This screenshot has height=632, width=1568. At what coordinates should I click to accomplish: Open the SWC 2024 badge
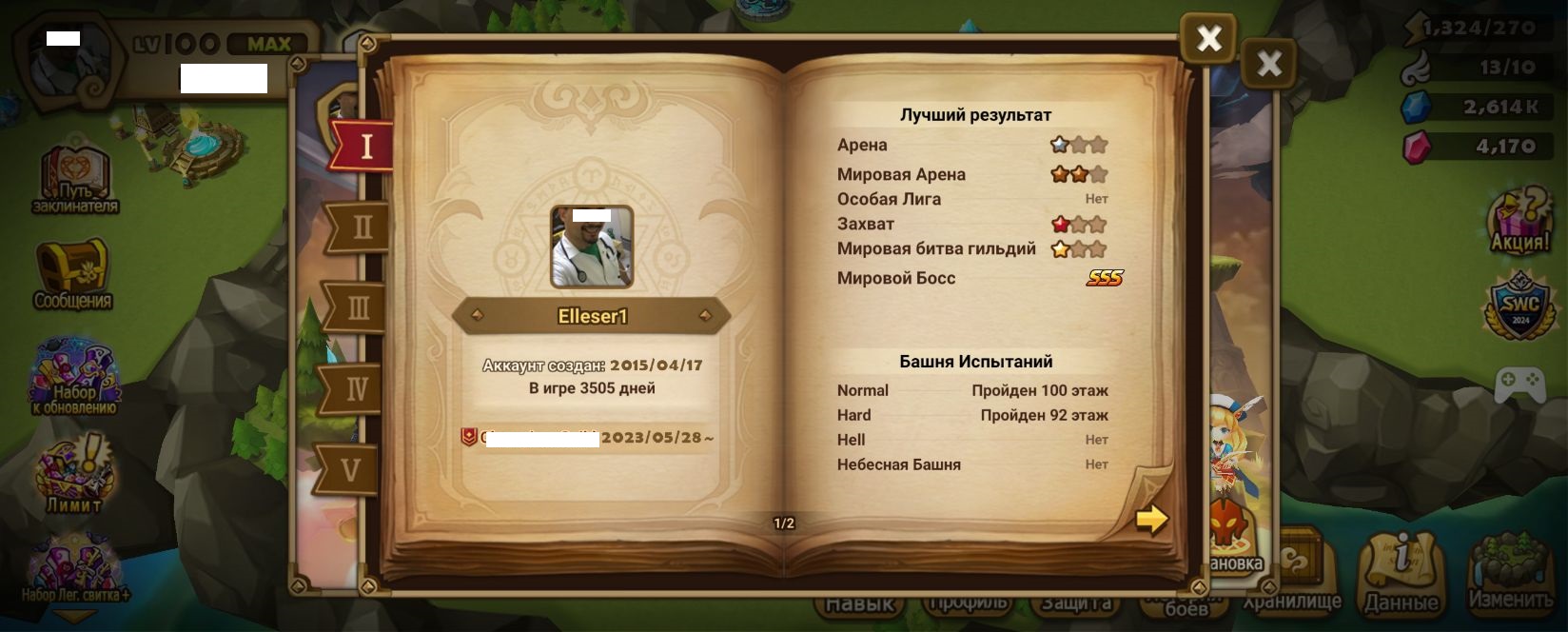tap(1519, 306)
